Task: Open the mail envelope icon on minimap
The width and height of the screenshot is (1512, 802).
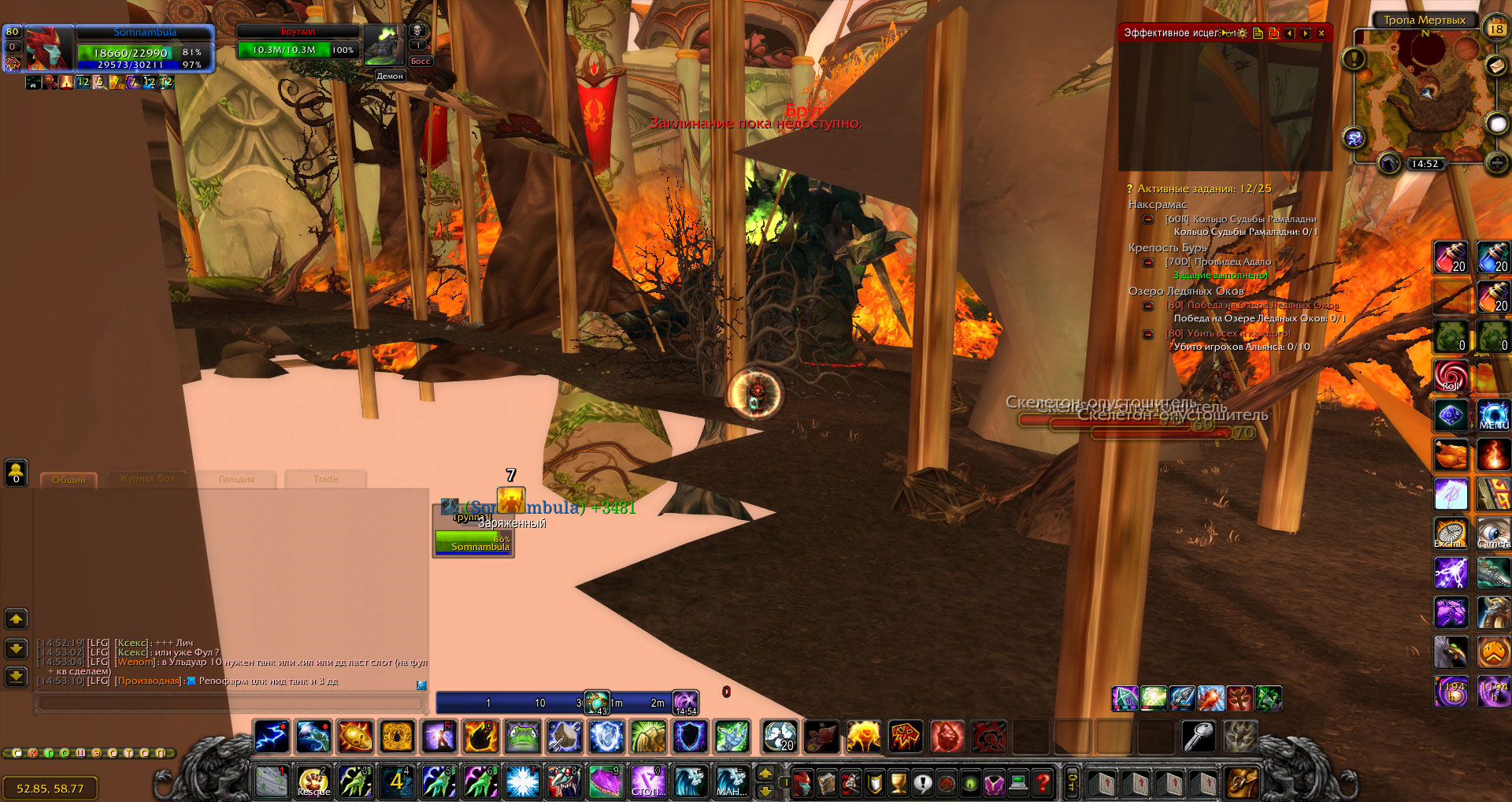Action: [x=1496, y=66]
